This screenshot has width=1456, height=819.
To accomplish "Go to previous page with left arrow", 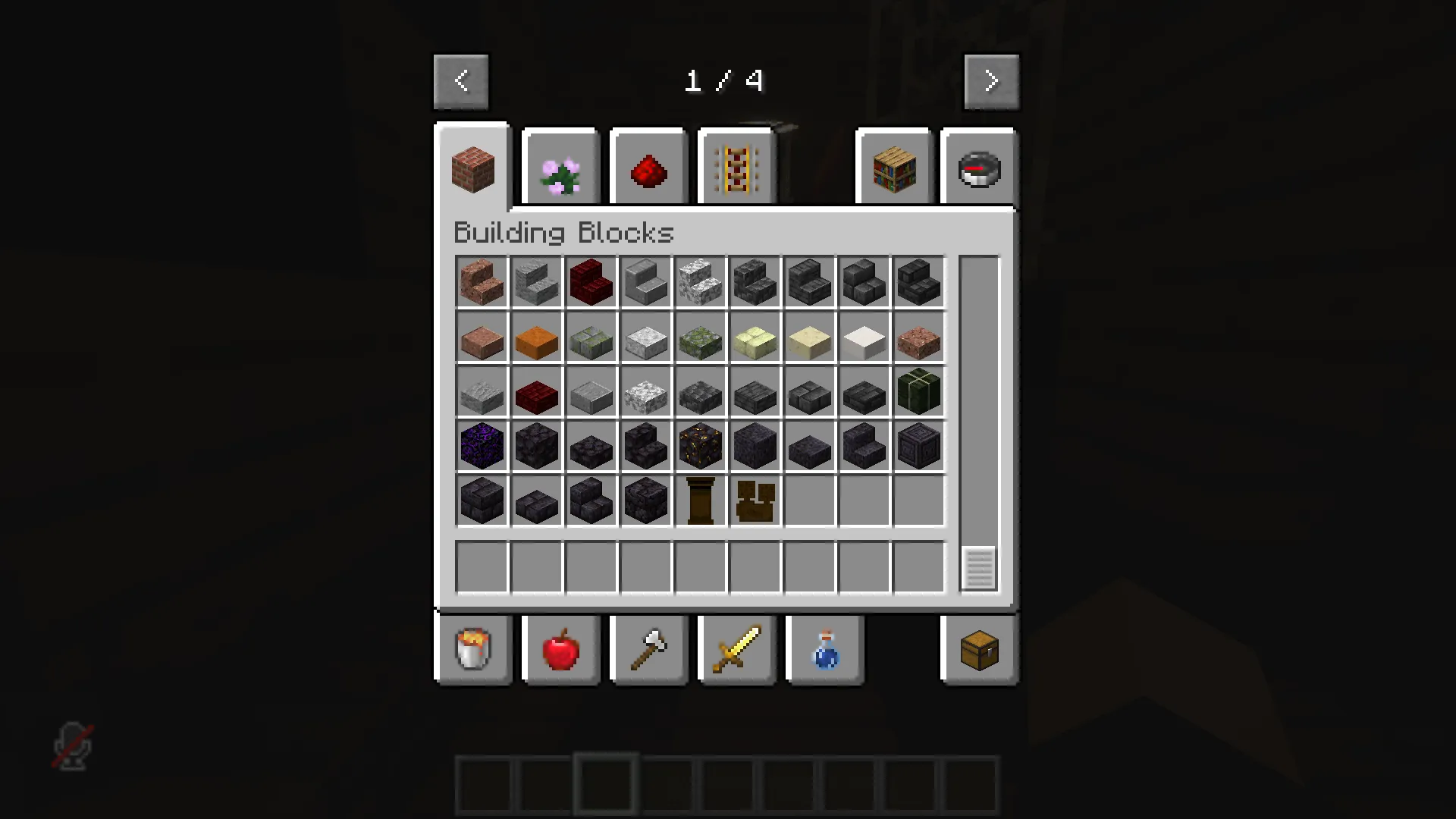I will [461, 80].
